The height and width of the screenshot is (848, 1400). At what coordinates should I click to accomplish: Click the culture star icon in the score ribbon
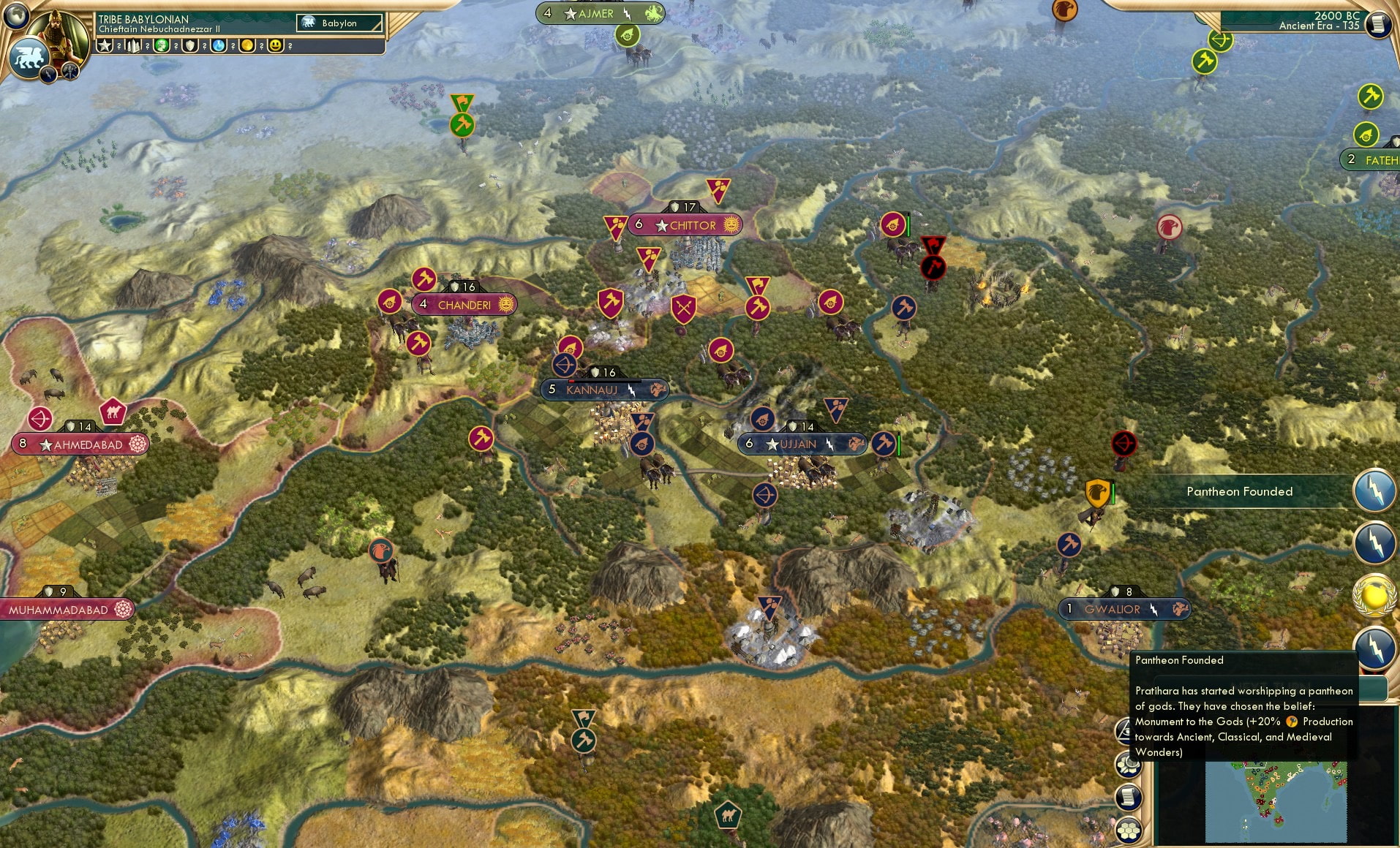[105, 47]
